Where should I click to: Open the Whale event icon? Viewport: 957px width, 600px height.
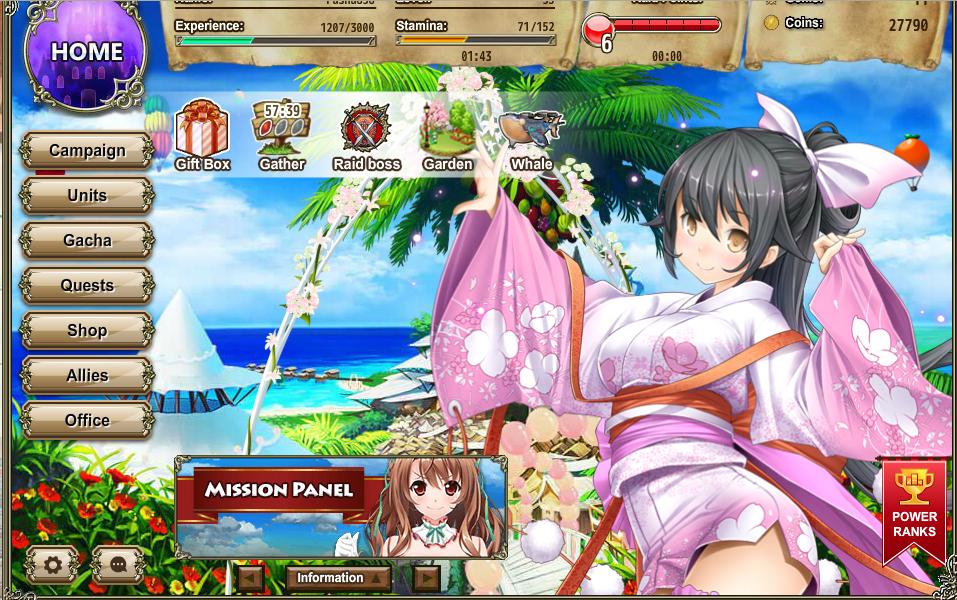pyautogui.click(x=531, y=136)
